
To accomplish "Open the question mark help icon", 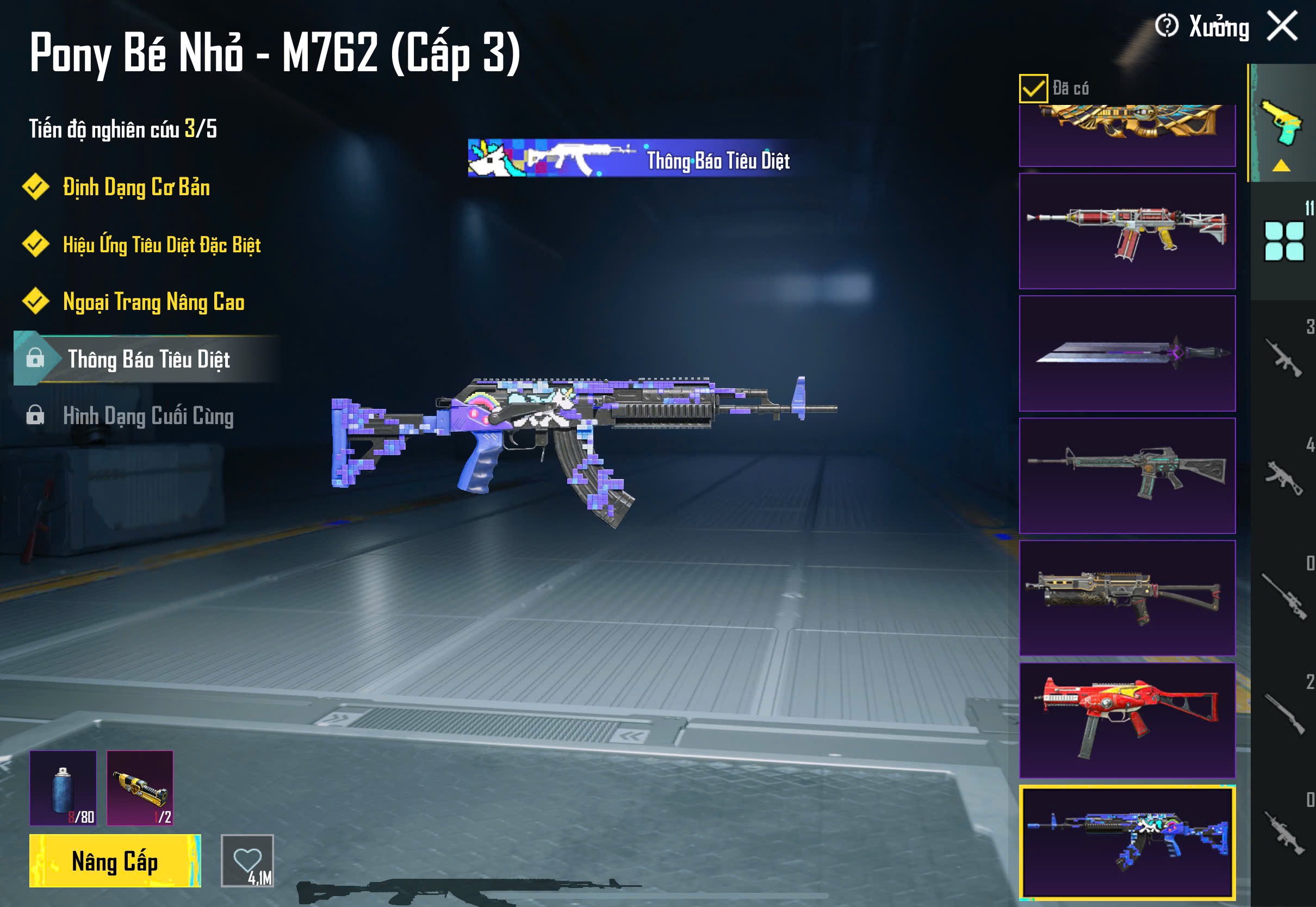I will click(1166, 26).
